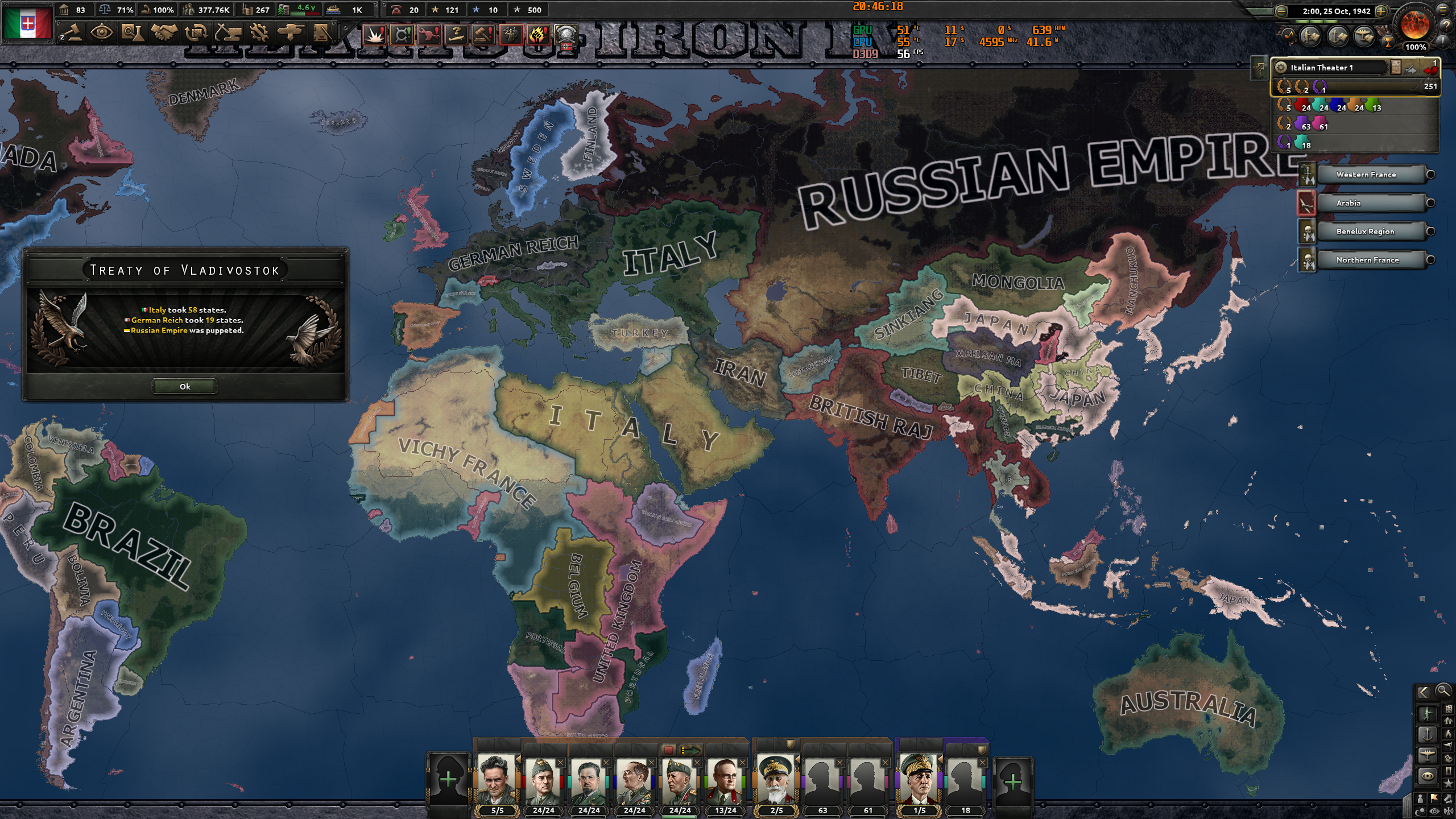Open the trade panel with circular arrows icon

coord(196,33)
